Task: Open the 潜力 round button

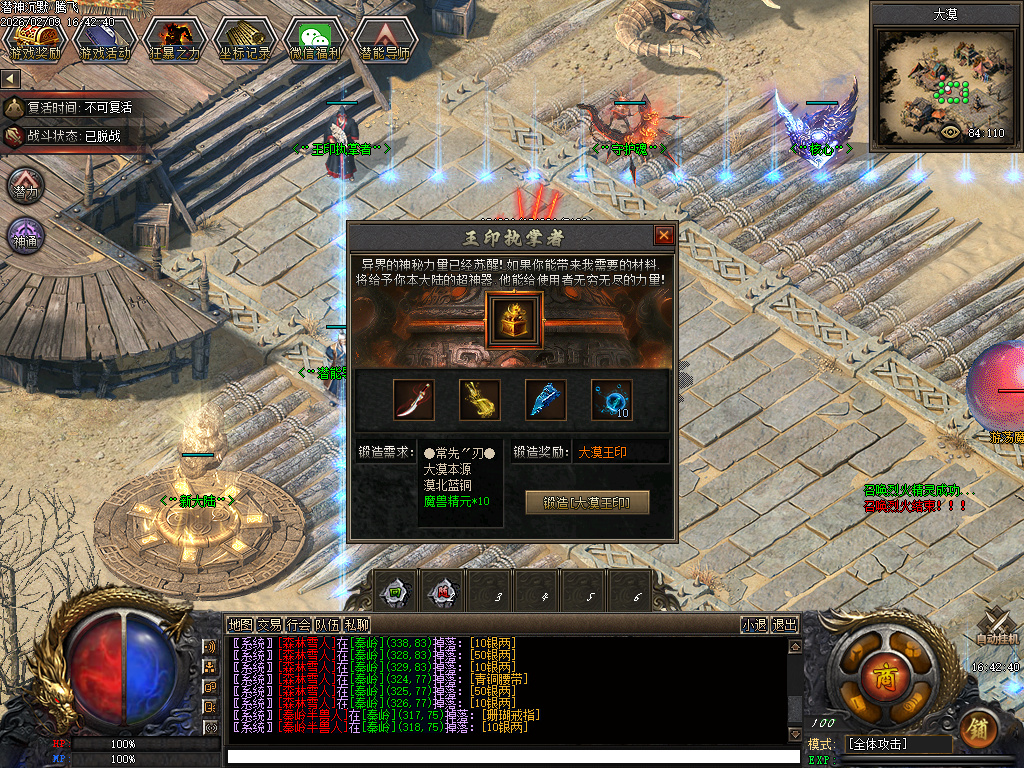Action: coord(26,185)
